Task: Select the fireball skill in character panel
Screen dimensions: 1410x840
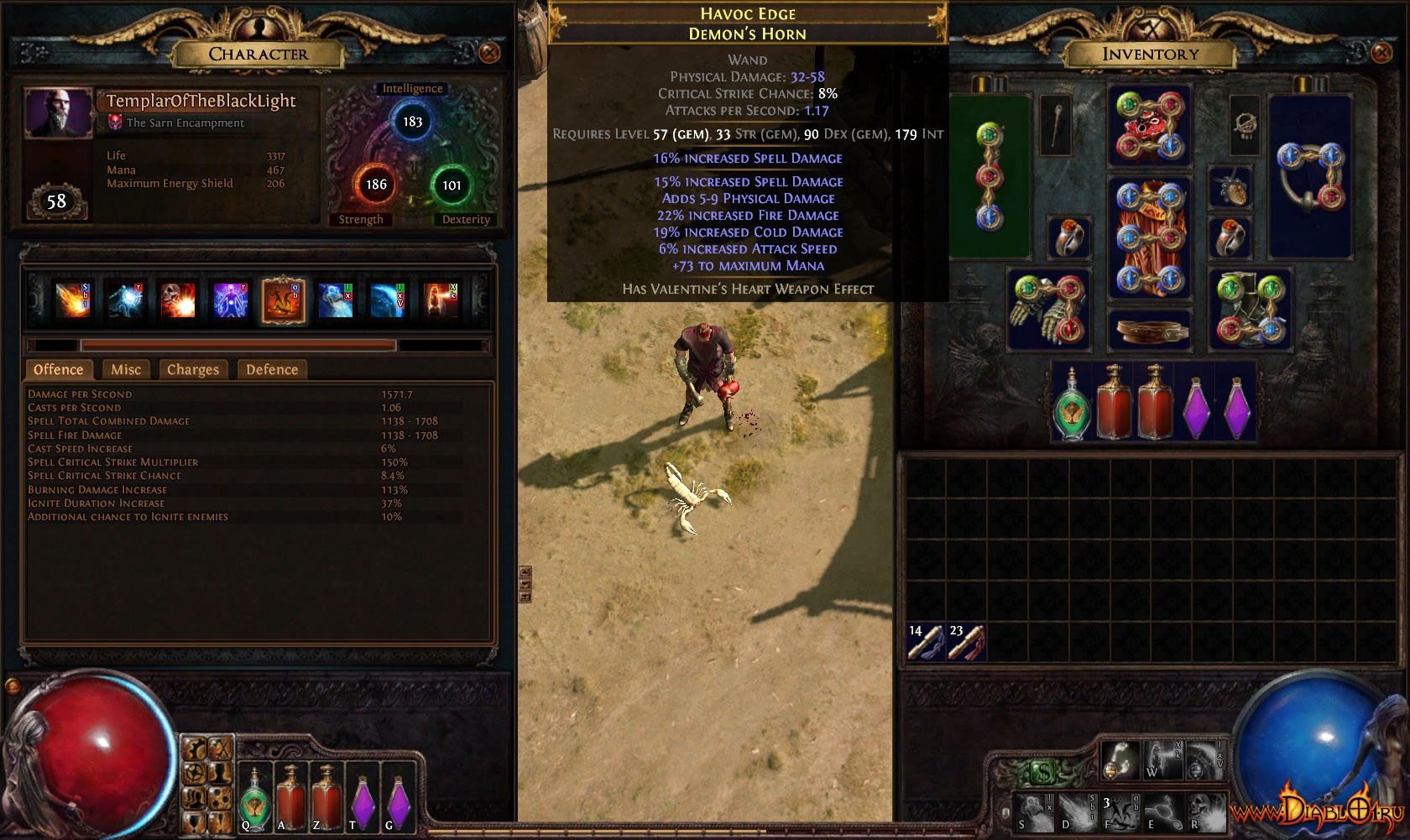Action: pos(73,300)
